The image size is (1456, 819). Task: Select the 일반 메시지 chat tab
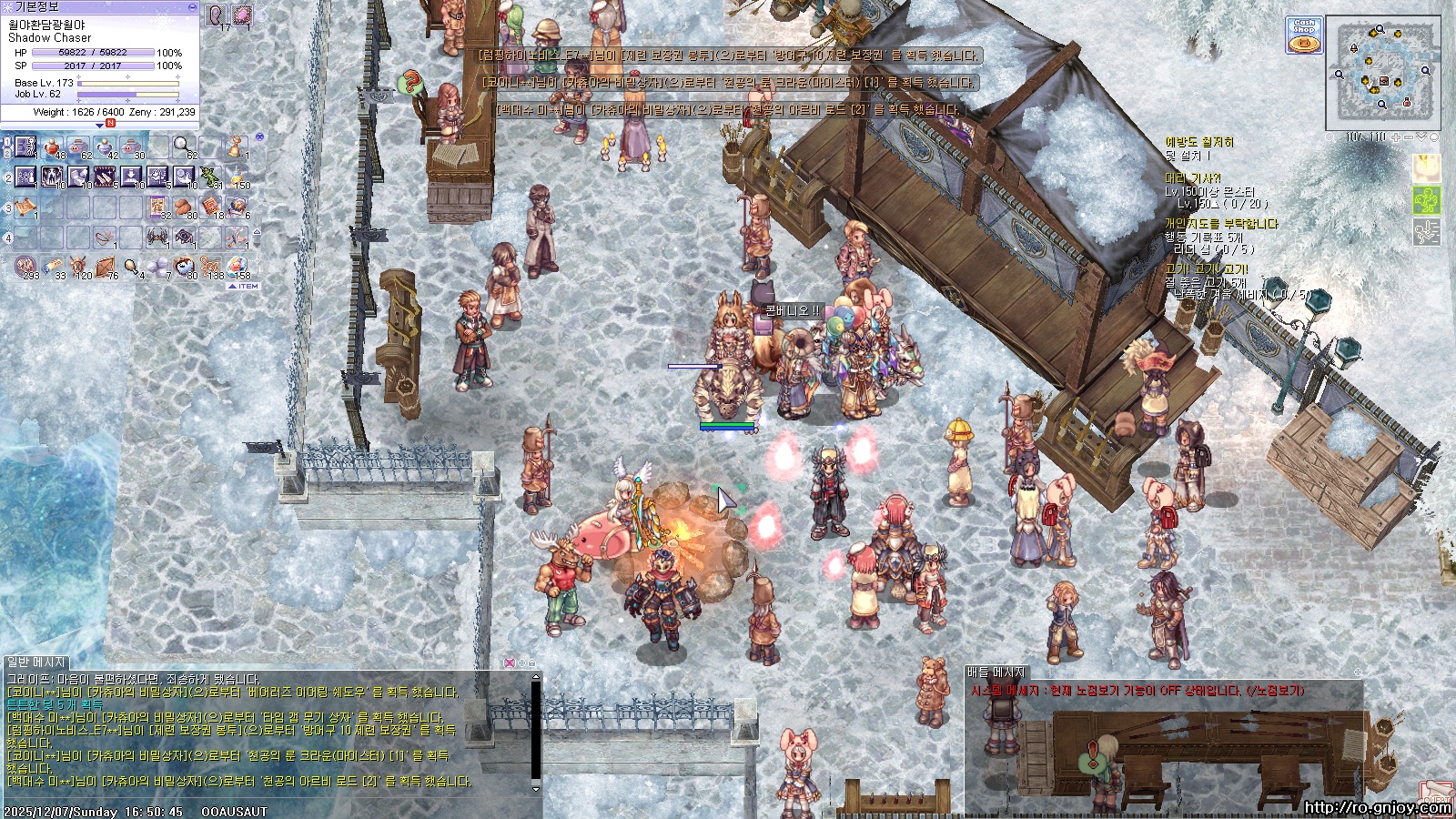coord(36,662)
